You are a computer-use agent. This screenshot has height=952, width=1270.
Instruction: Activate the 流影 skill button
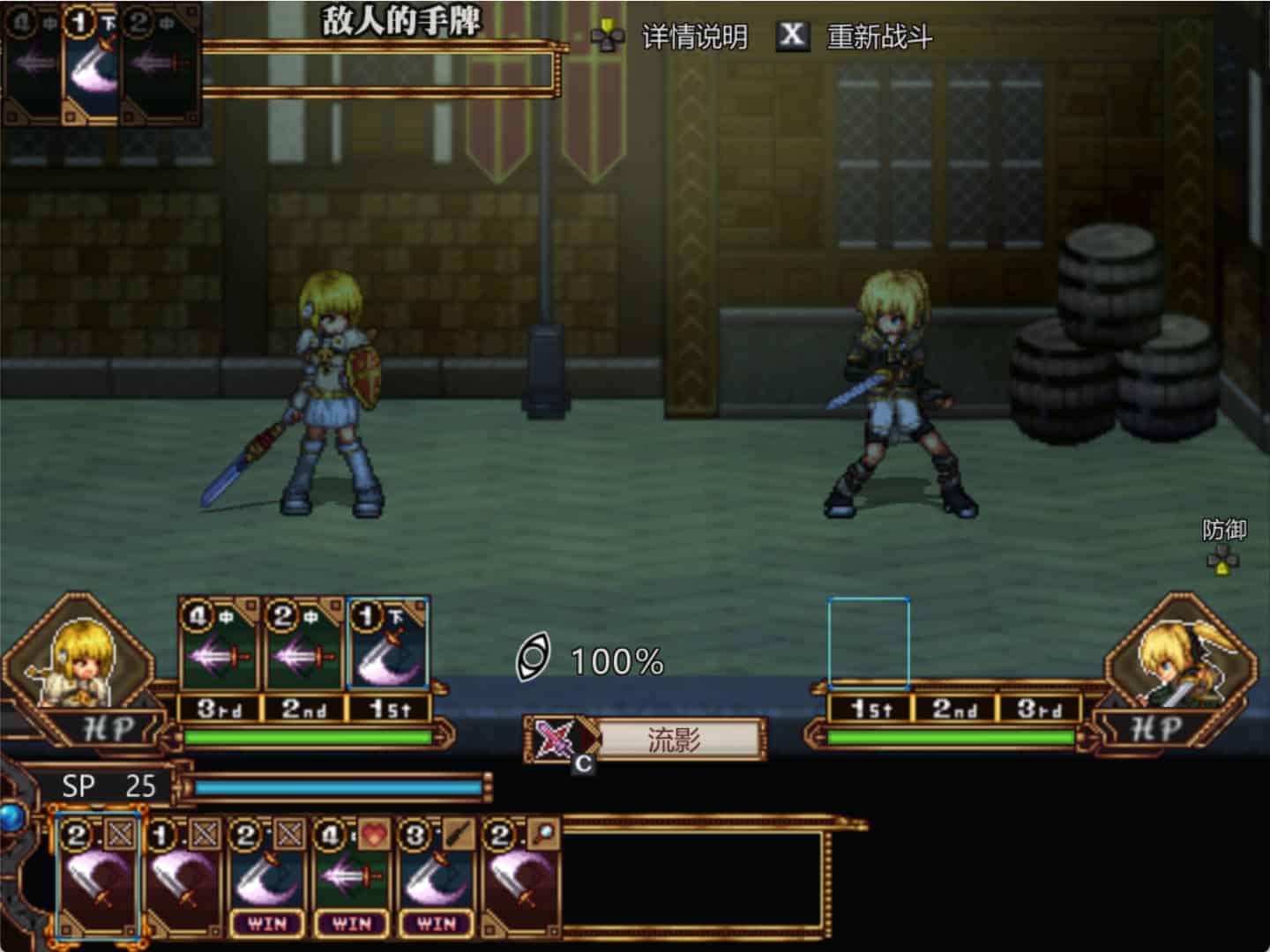(x=674, y=740)
